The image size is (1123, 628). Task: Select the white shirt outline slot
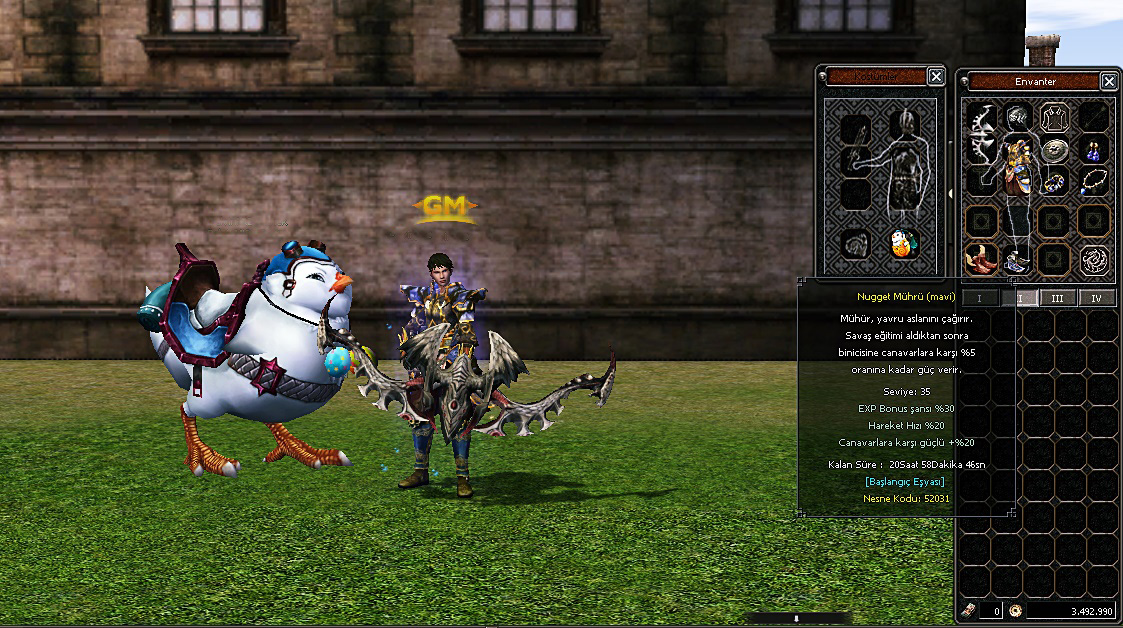click(1055, 118)
